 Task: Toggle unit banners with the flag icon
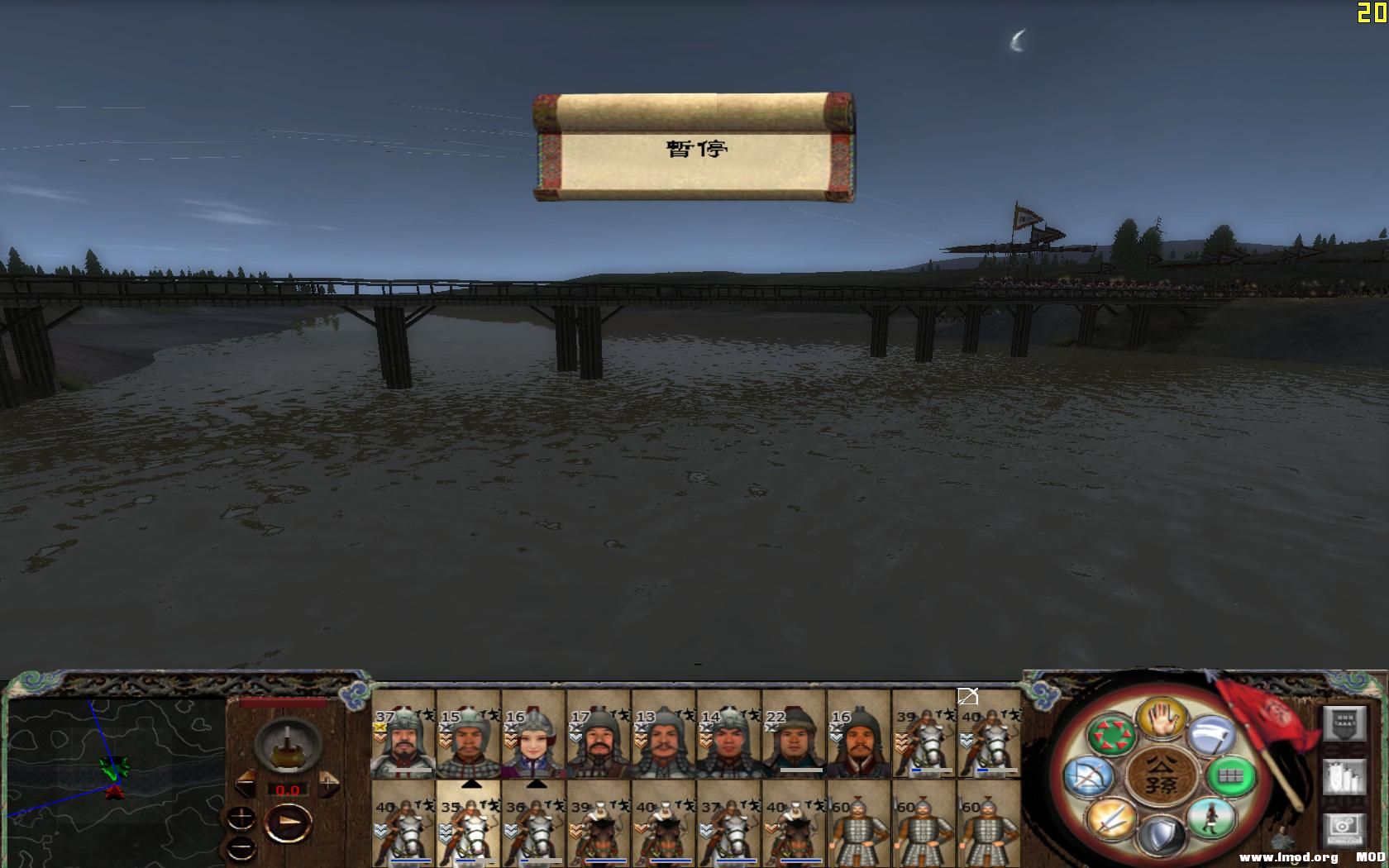[x=1344, y=724]
